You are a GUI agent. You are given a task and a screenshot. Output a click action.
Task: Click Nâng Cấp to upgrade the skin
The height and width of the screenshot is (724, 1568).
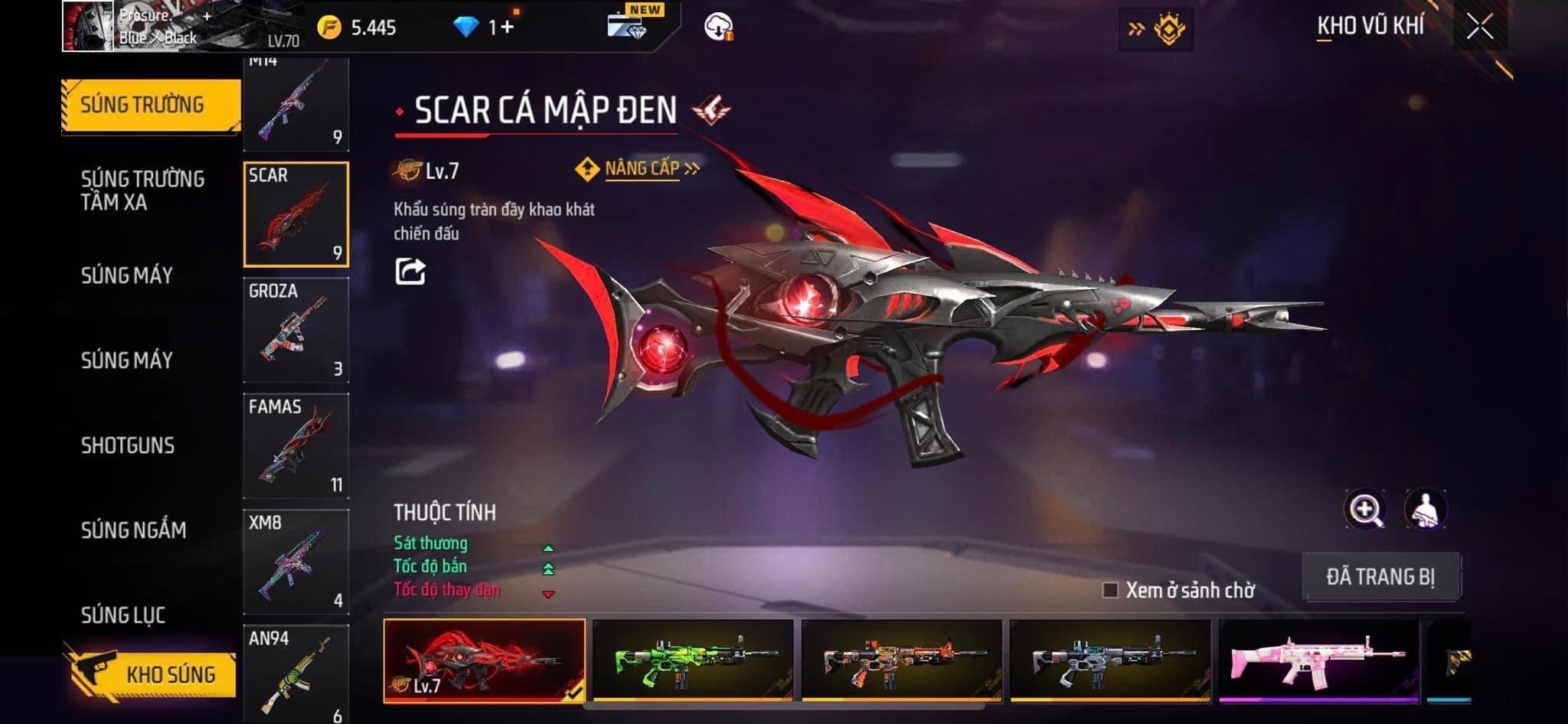click(640, 168)
